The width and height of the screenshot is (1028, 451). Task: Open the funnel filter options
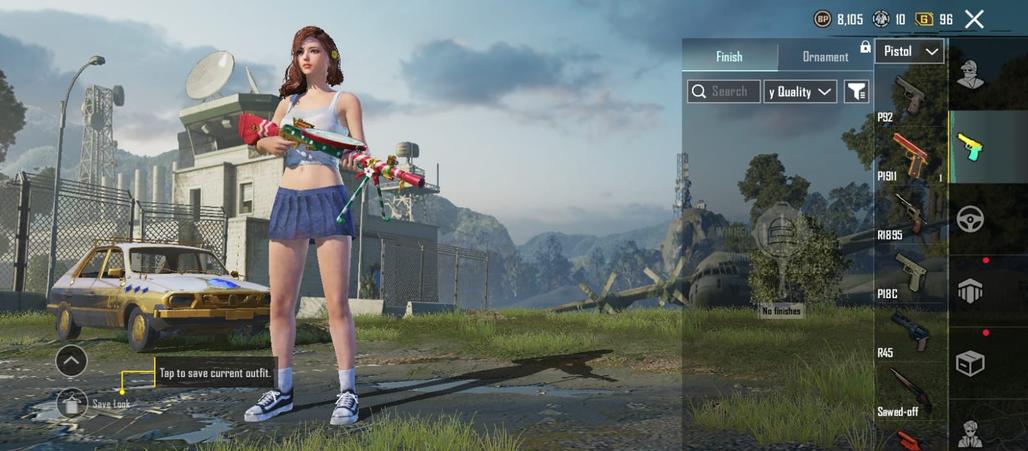pos(857,92)
